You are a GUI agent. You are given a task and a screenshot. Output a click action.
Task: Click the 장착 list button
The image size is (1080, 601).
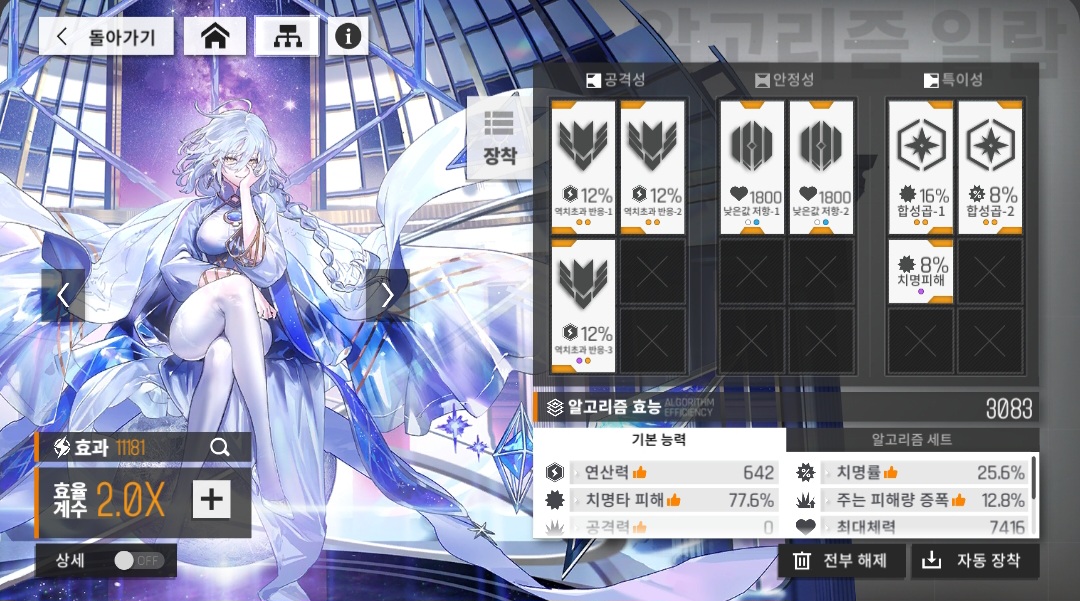pos(499,137)
